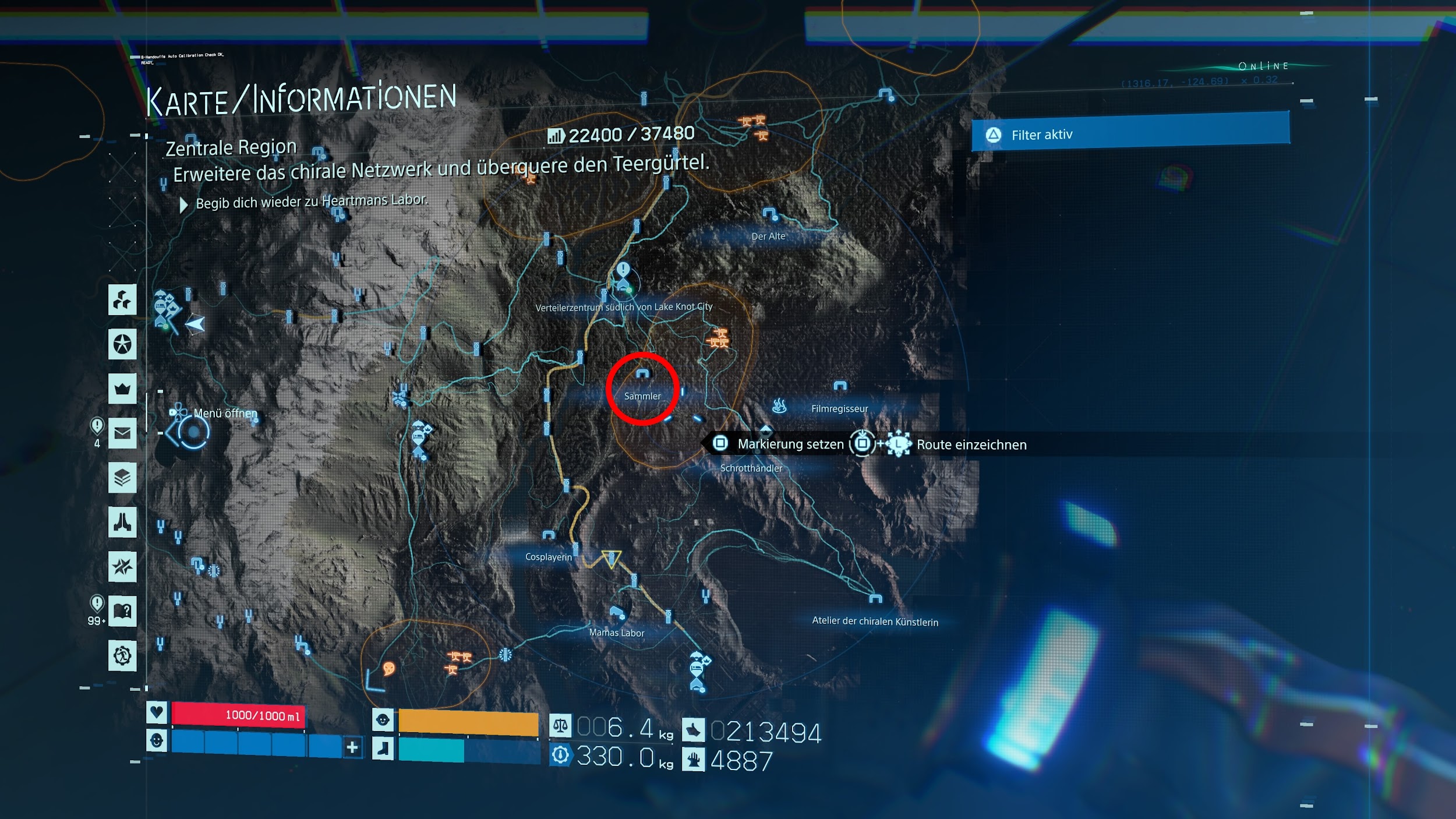Select the double-star sidebar icon
This screenshot has width=1456, height=819.
click(122, 566)
